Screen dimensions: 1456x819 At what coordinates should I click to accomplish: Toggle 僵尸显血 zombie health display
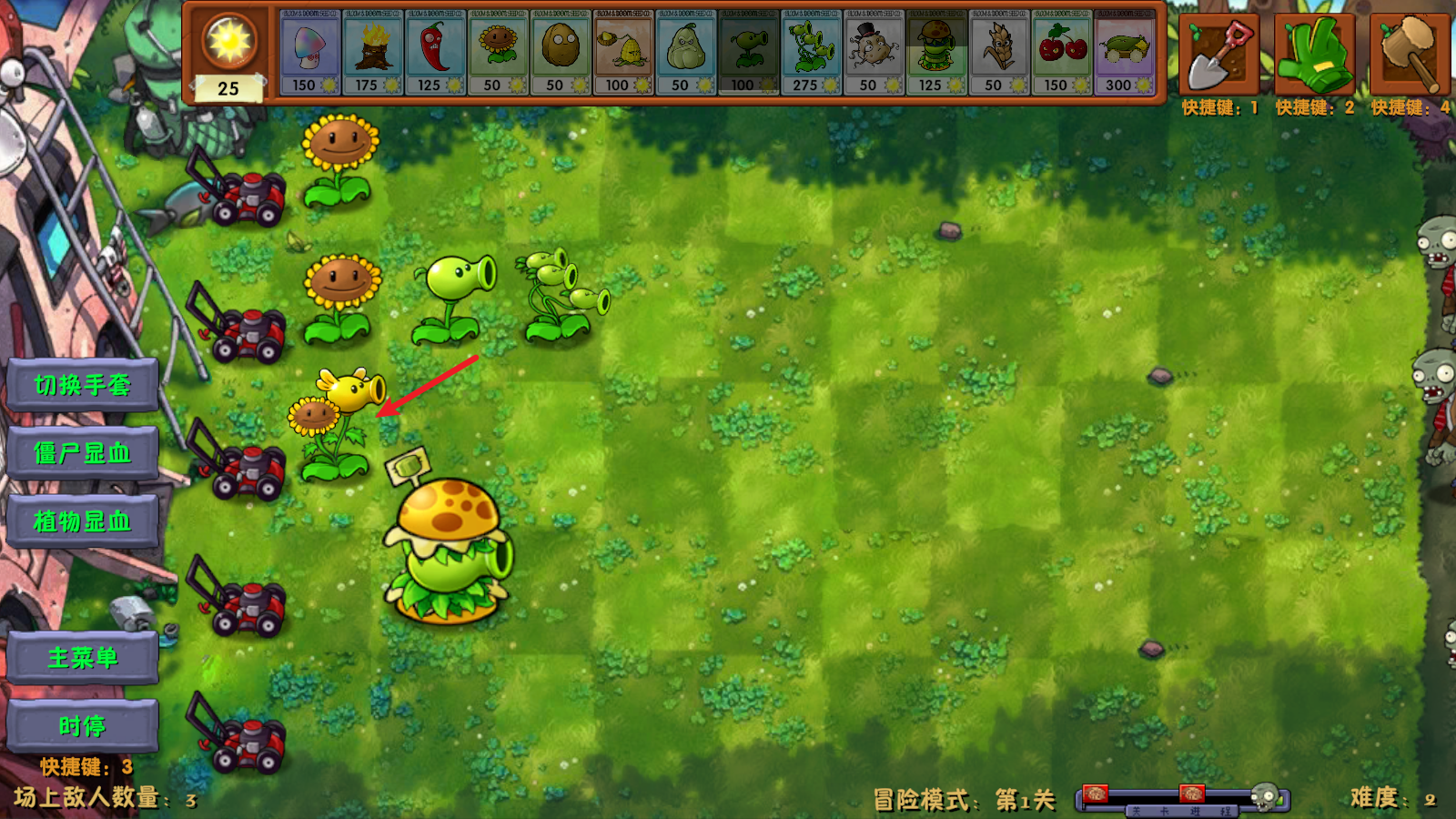pyautogui.click(x=82, y=453)
